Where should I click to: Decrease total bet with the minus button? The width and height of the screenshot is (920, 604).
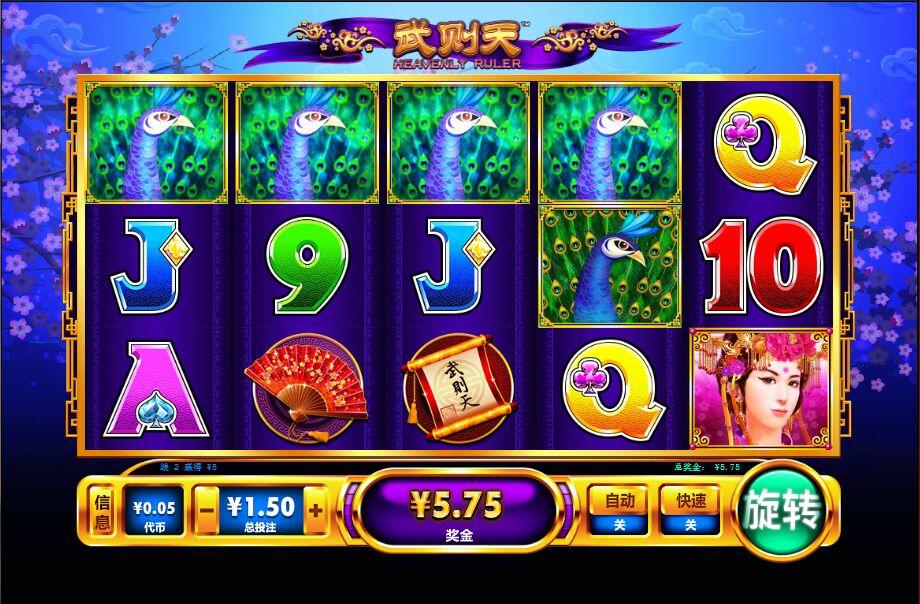click(x=208, y=510)
